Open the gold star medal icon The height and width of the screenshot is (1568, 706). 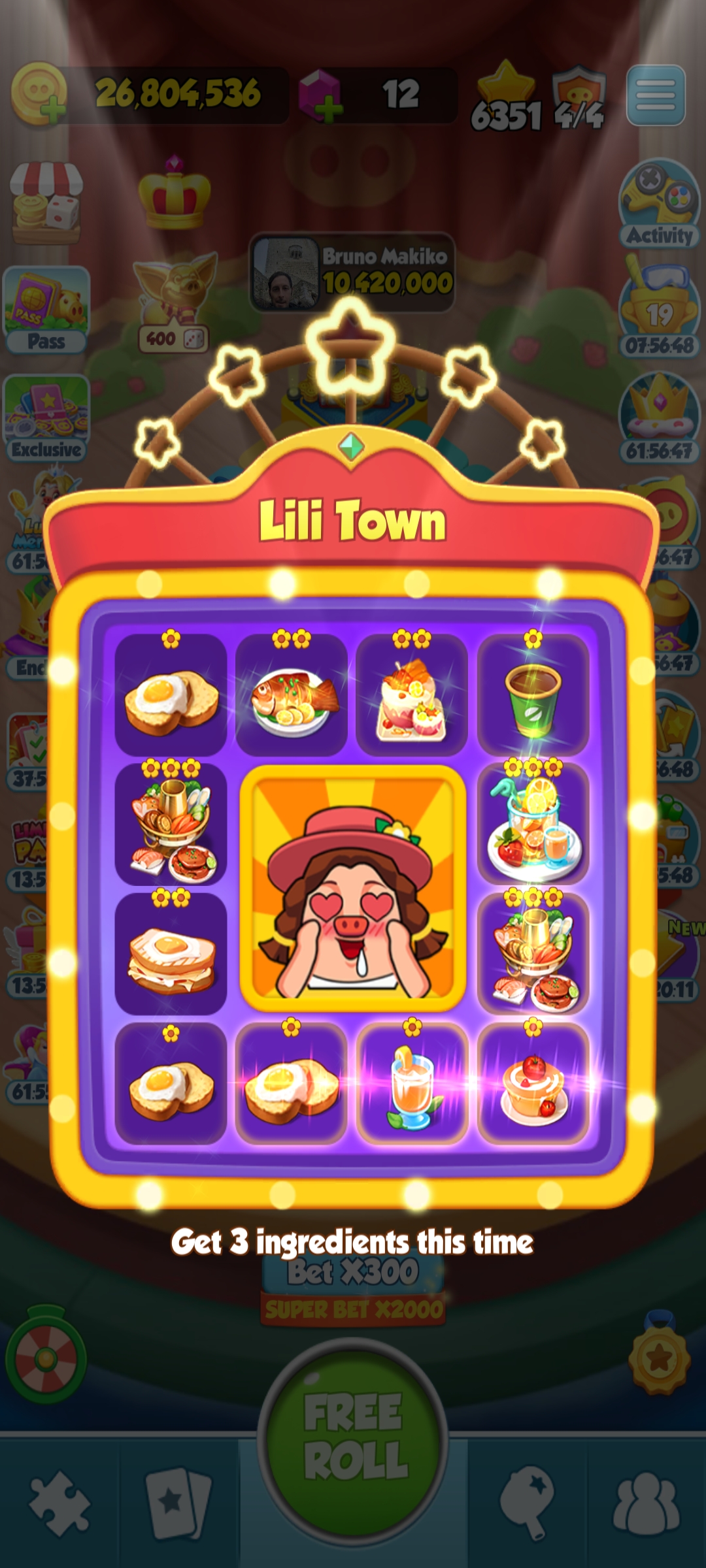(x=659, y=1359)
